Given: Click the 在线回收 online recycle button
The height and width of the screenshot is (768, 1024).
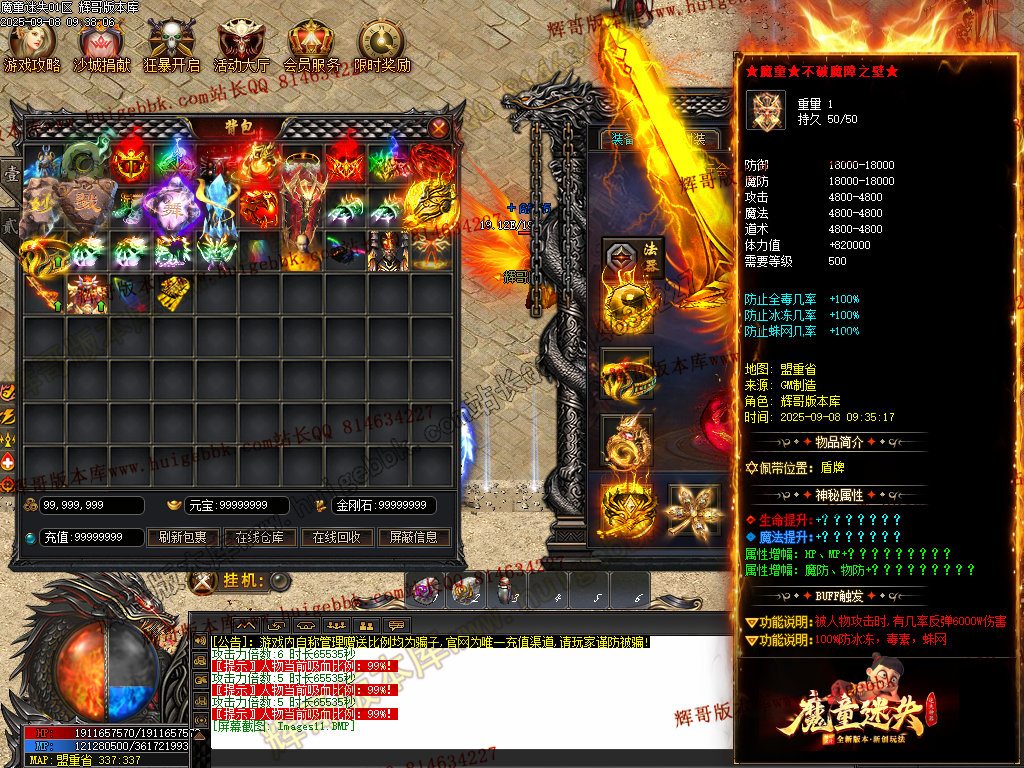Looking at the screenshot, I should click(336, 537).
